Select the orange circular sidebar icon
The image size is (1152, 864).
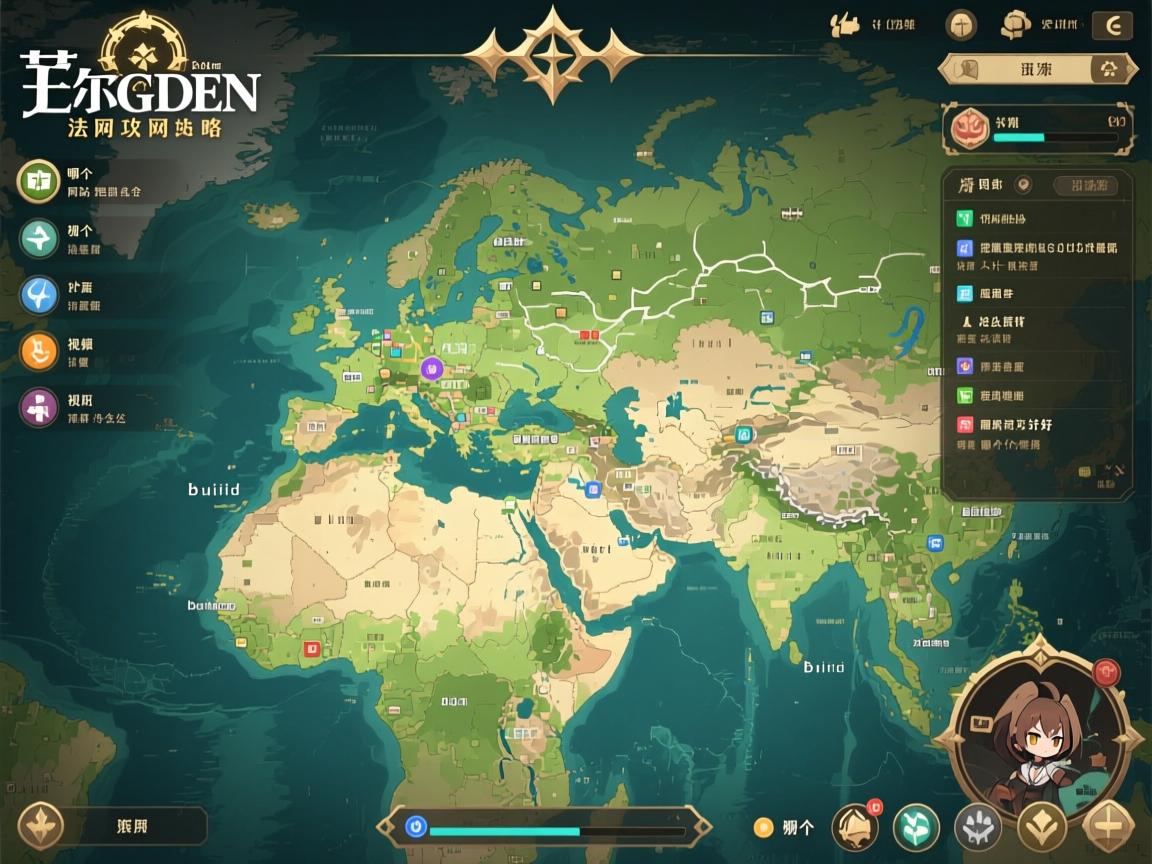click(x=39, y=351)
